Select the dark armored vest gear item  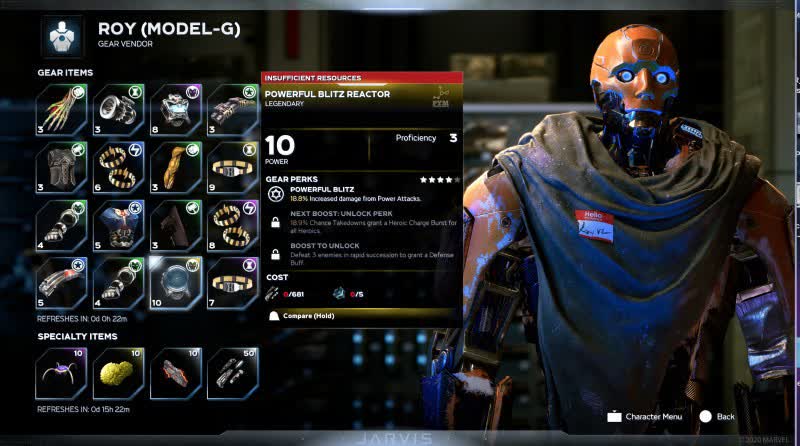[62, 165]
